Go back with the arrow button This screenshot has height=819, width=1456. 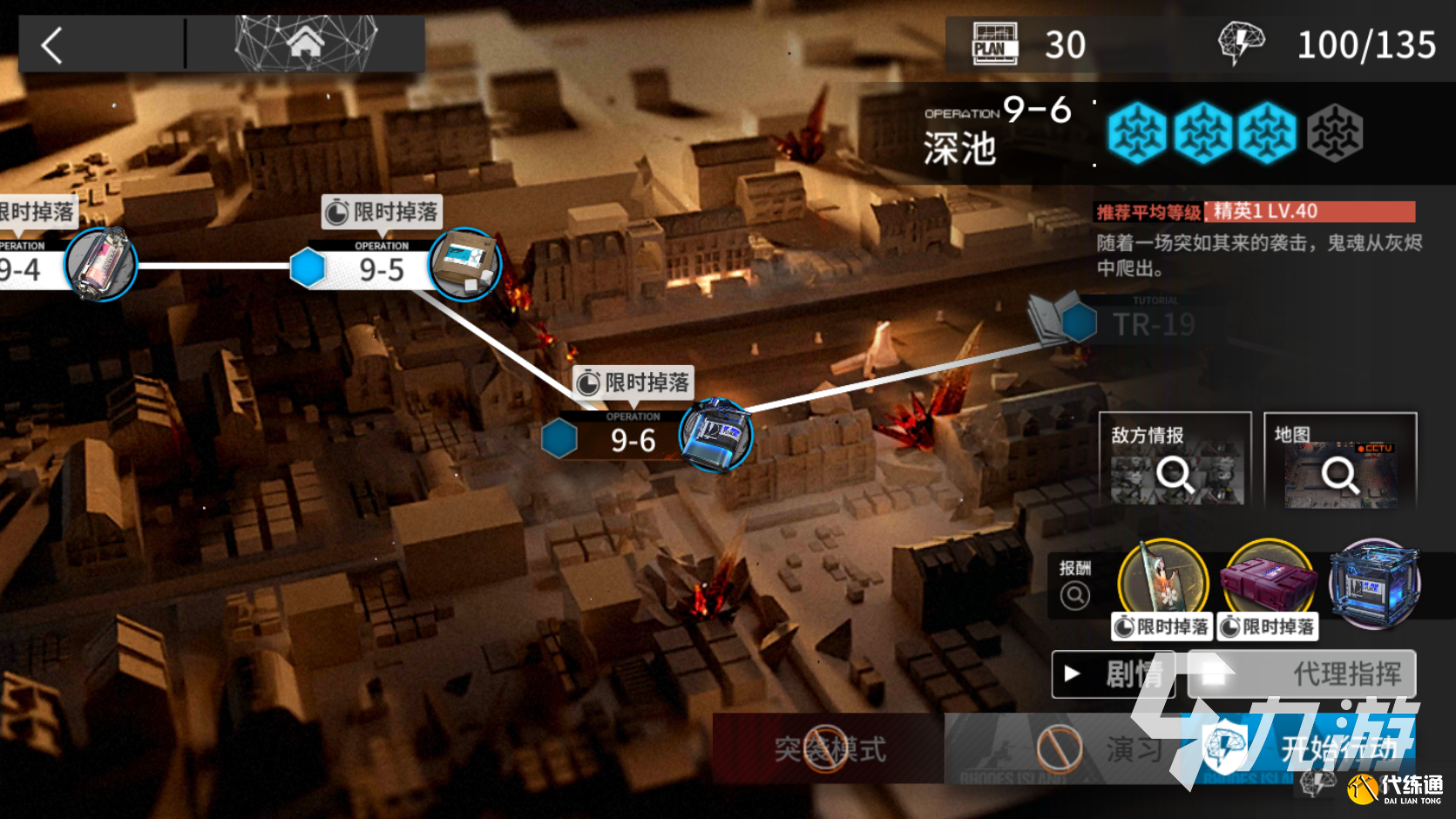(x=52, y=45)
